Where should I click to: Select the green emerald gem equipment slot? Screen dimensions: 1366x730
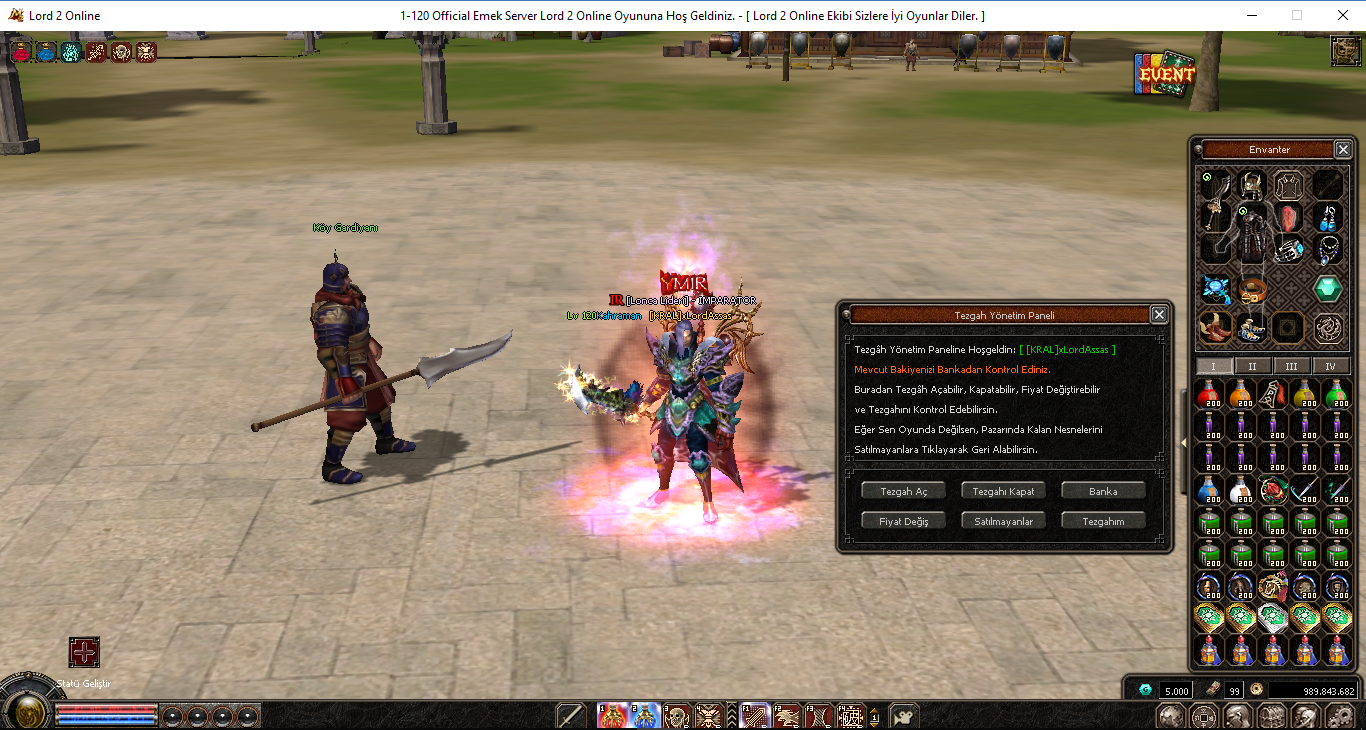pyautogui.click(x=1328, y=289)
